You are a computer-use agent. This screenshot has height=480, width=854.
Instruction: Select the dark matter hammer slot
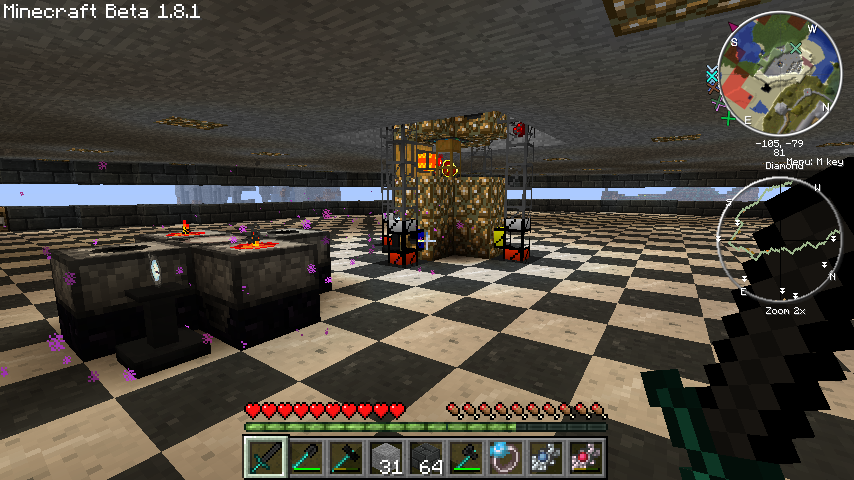click(x=346, y=458)
